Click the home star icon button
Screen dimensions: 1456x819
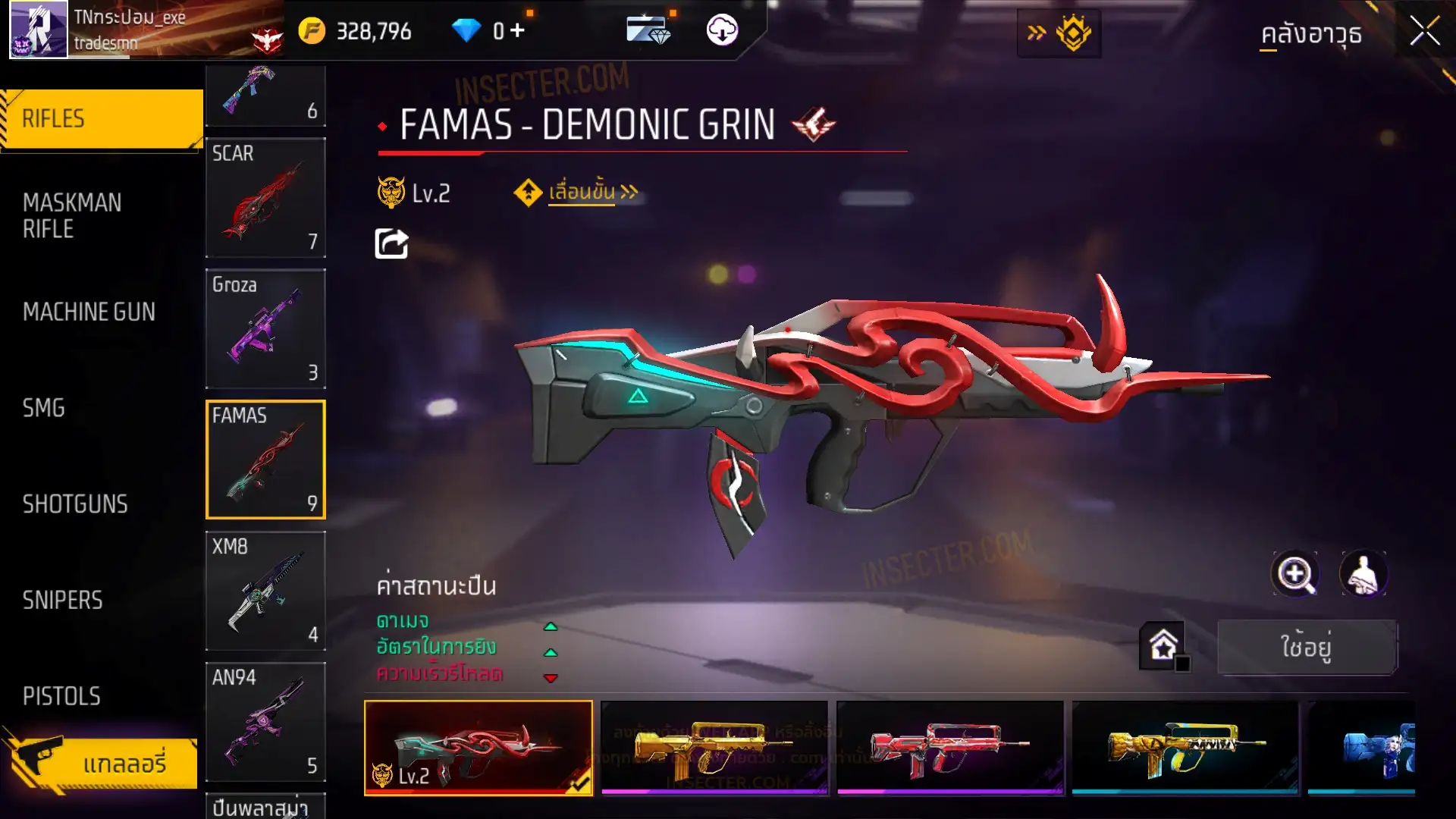[1163, 646]
